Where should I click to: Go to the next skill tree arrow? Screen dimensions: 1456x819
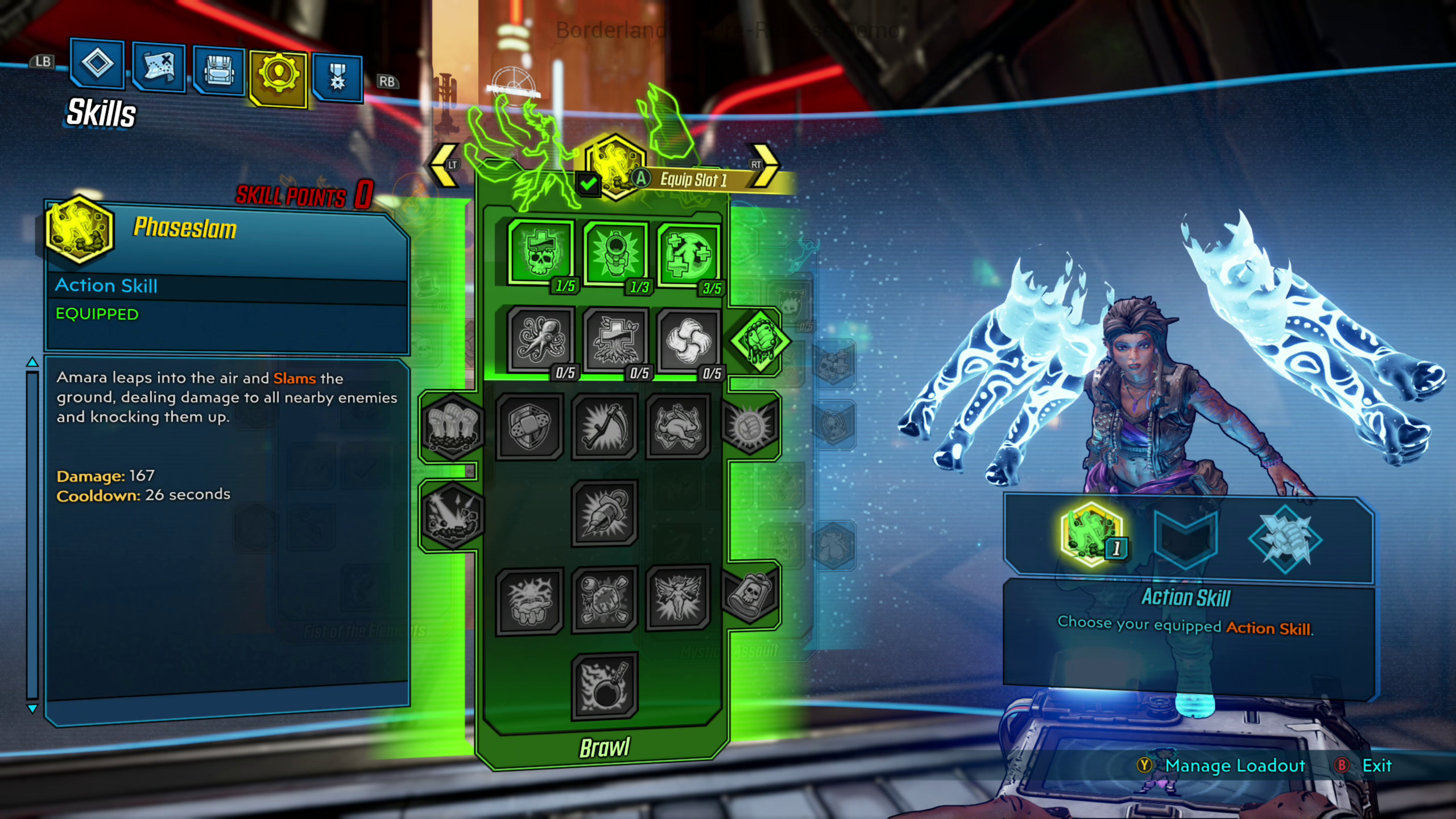(765, 165)
